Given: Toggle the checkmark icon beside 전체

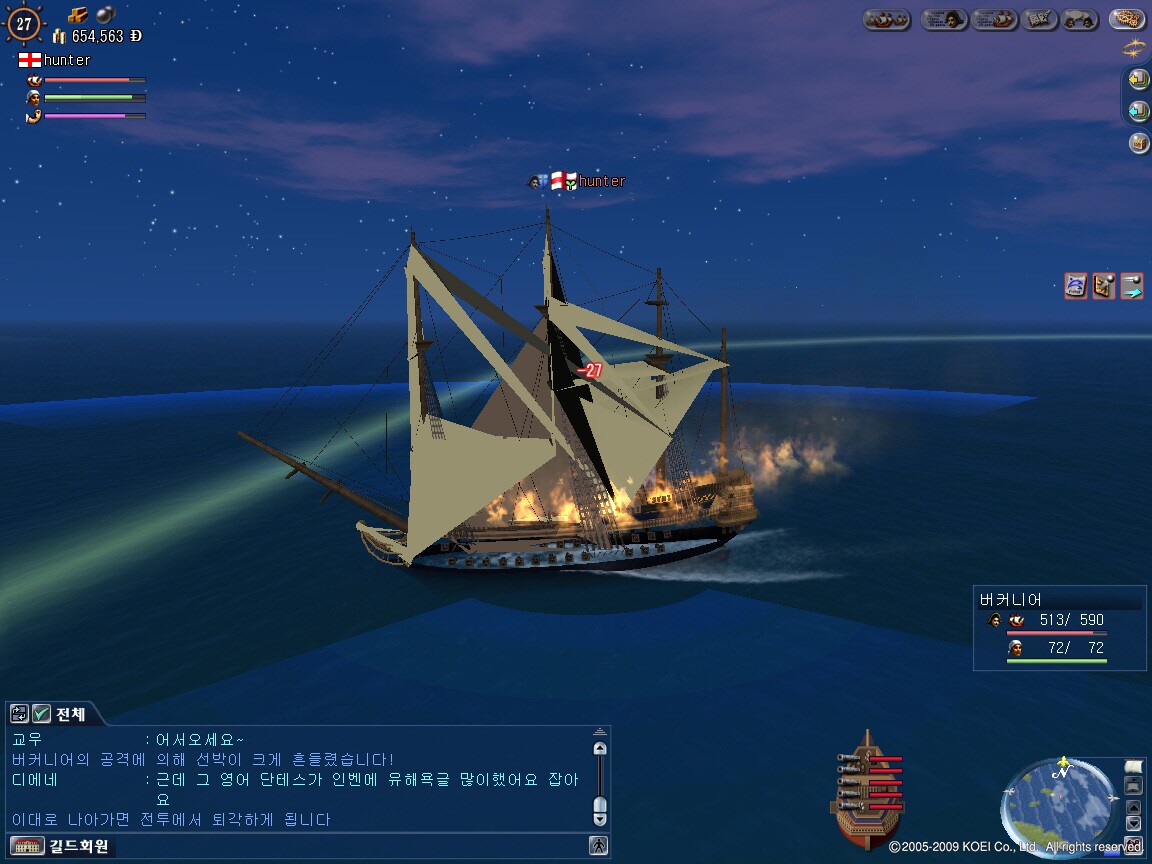Looking at the screenshot, I should click(41, 714).
